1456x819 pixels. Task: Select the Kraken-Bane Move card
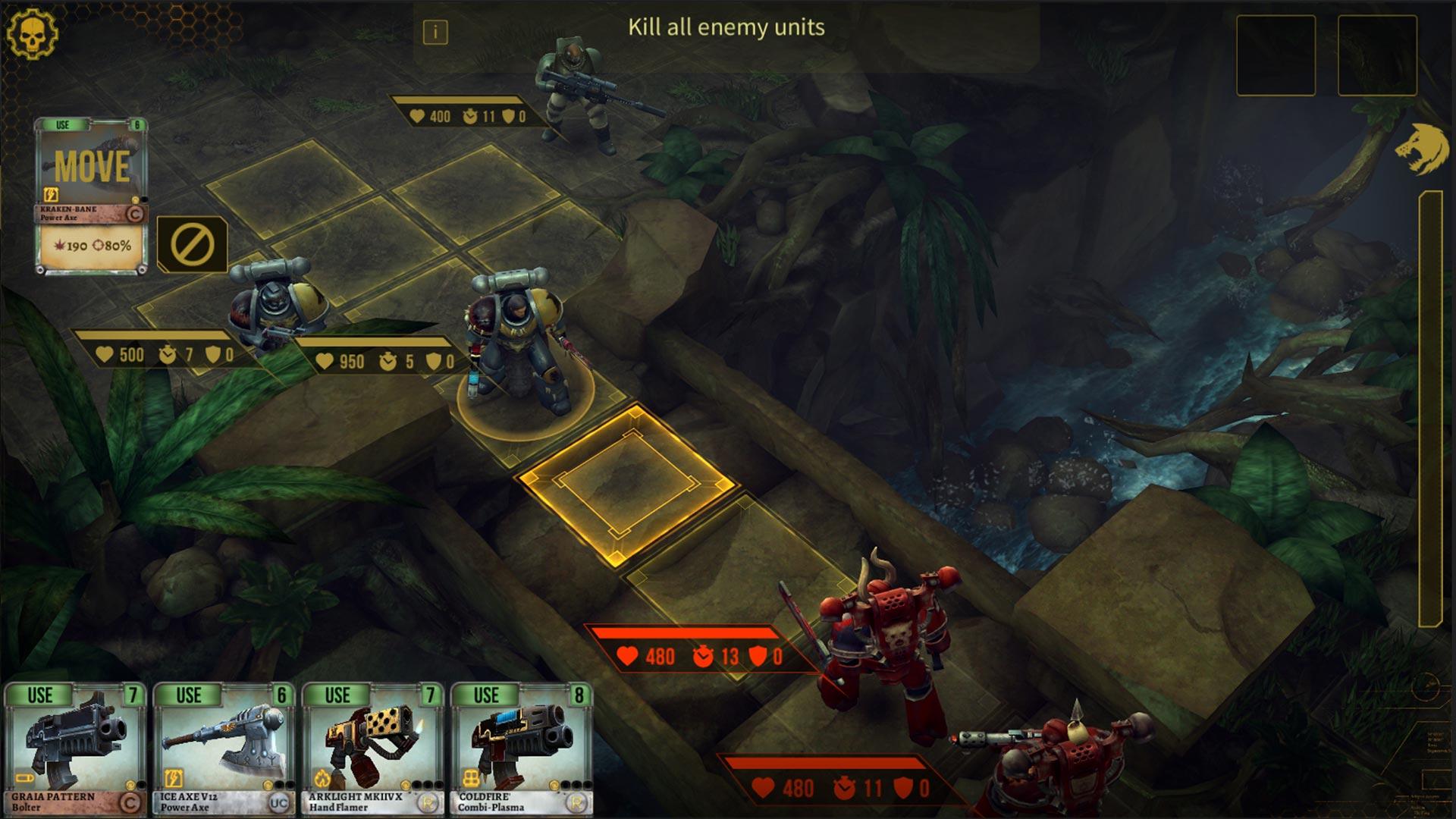pos(91,194)
